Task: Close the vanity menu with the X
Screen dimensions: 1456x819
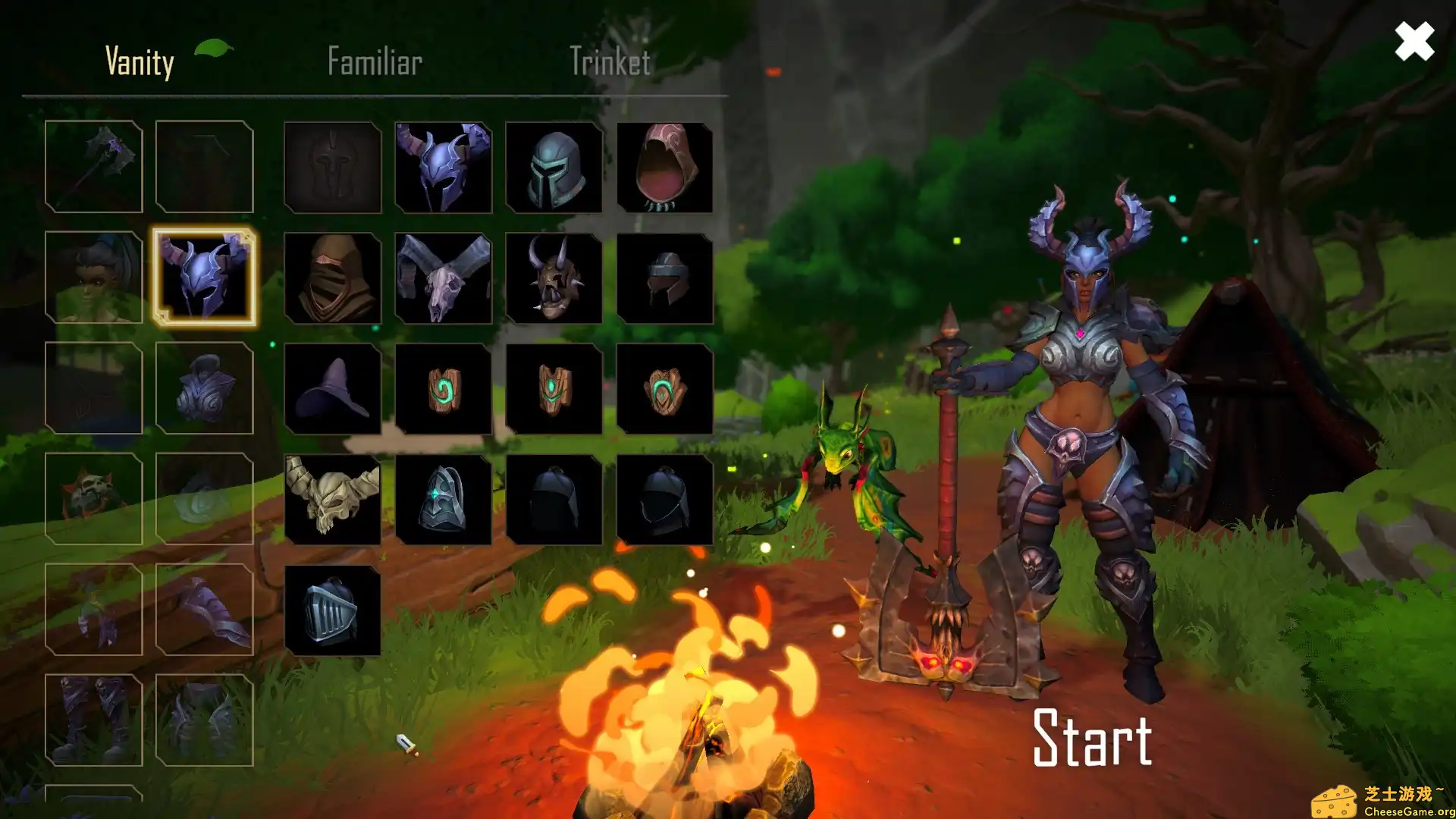Action: tap(1414, 41)
